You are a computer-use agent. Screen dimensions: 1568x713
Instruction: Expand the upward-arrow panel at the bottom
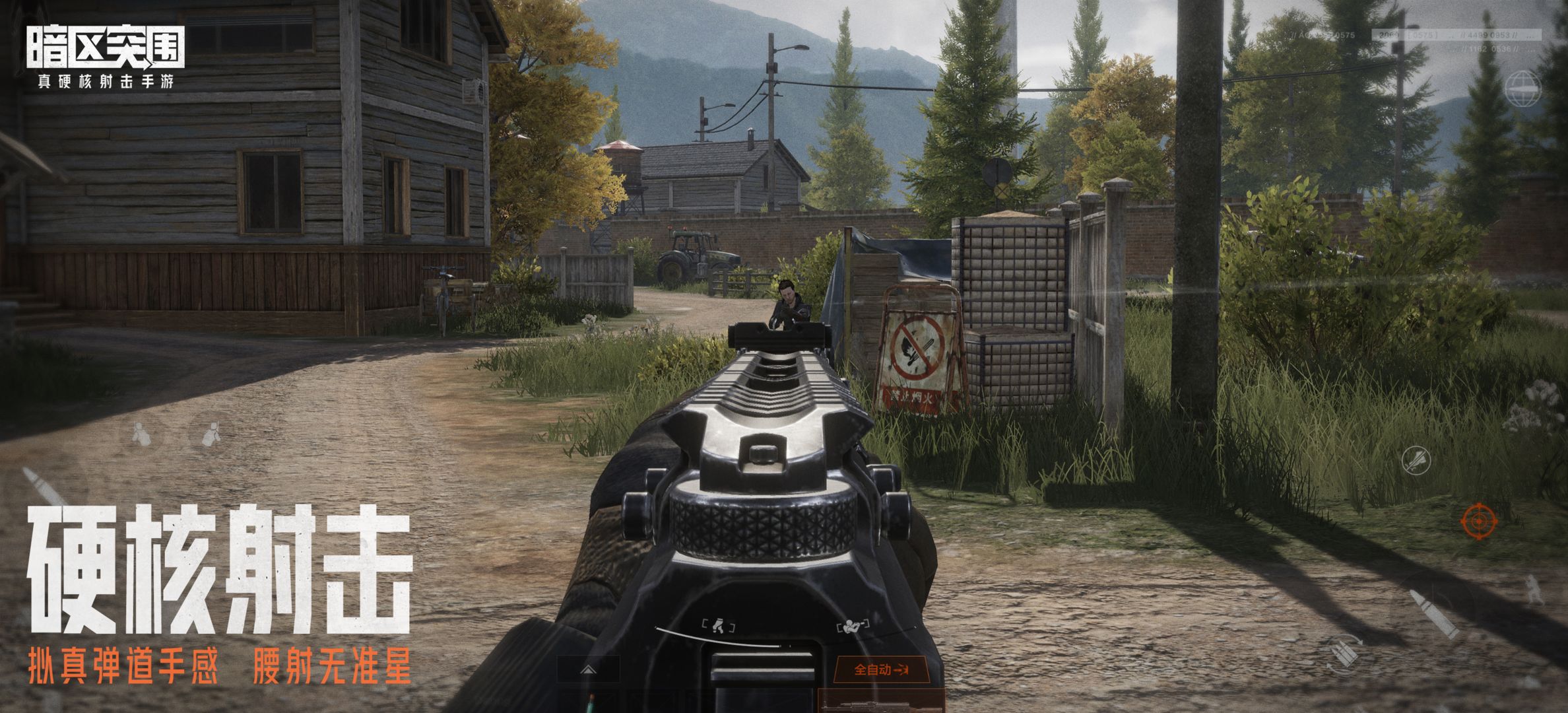[x=589, y=669]
